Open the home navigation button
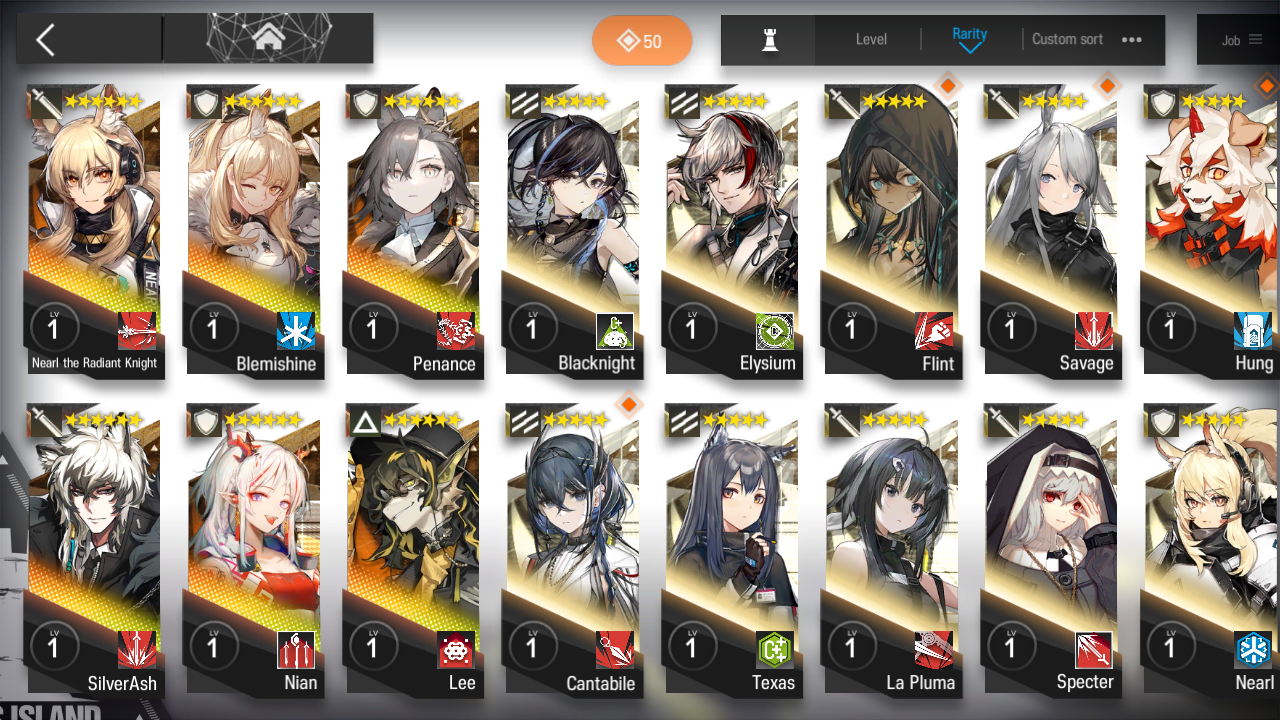The height and width of the screenshot is (720, 1280). pos(268,39)
